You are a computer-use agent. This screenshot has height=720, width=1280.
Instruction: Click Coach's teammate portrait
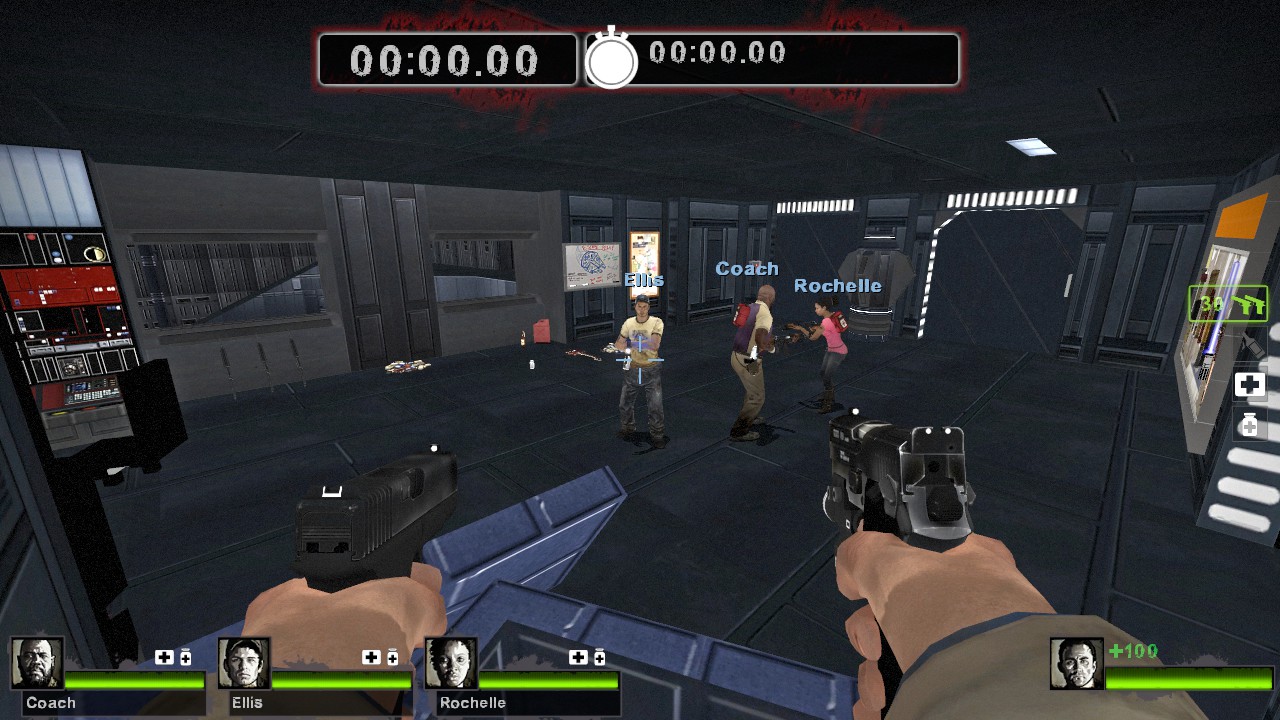click(38, 663)
